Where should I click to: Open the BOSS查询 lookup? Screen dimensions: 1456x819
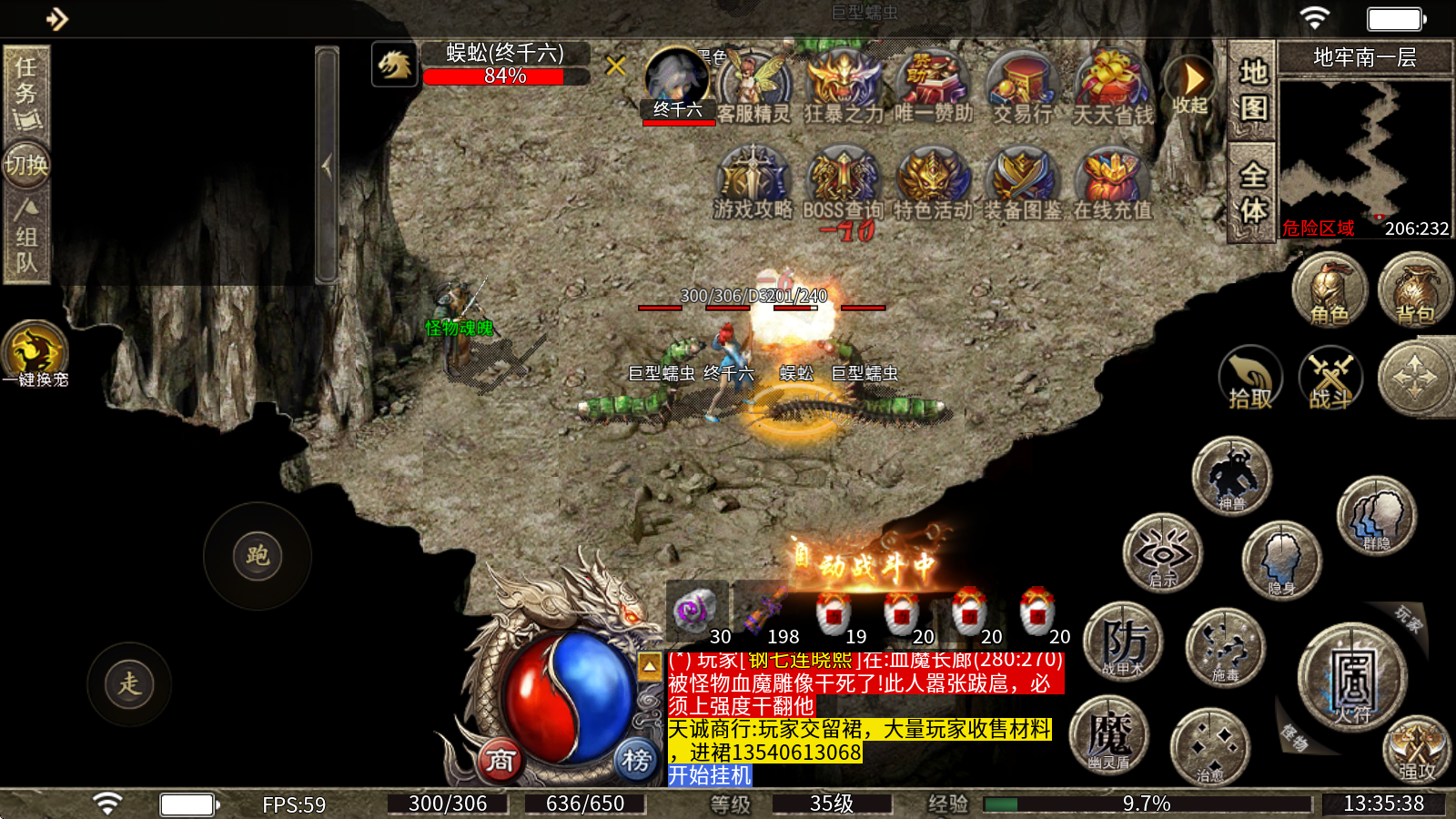click(843, 182)
